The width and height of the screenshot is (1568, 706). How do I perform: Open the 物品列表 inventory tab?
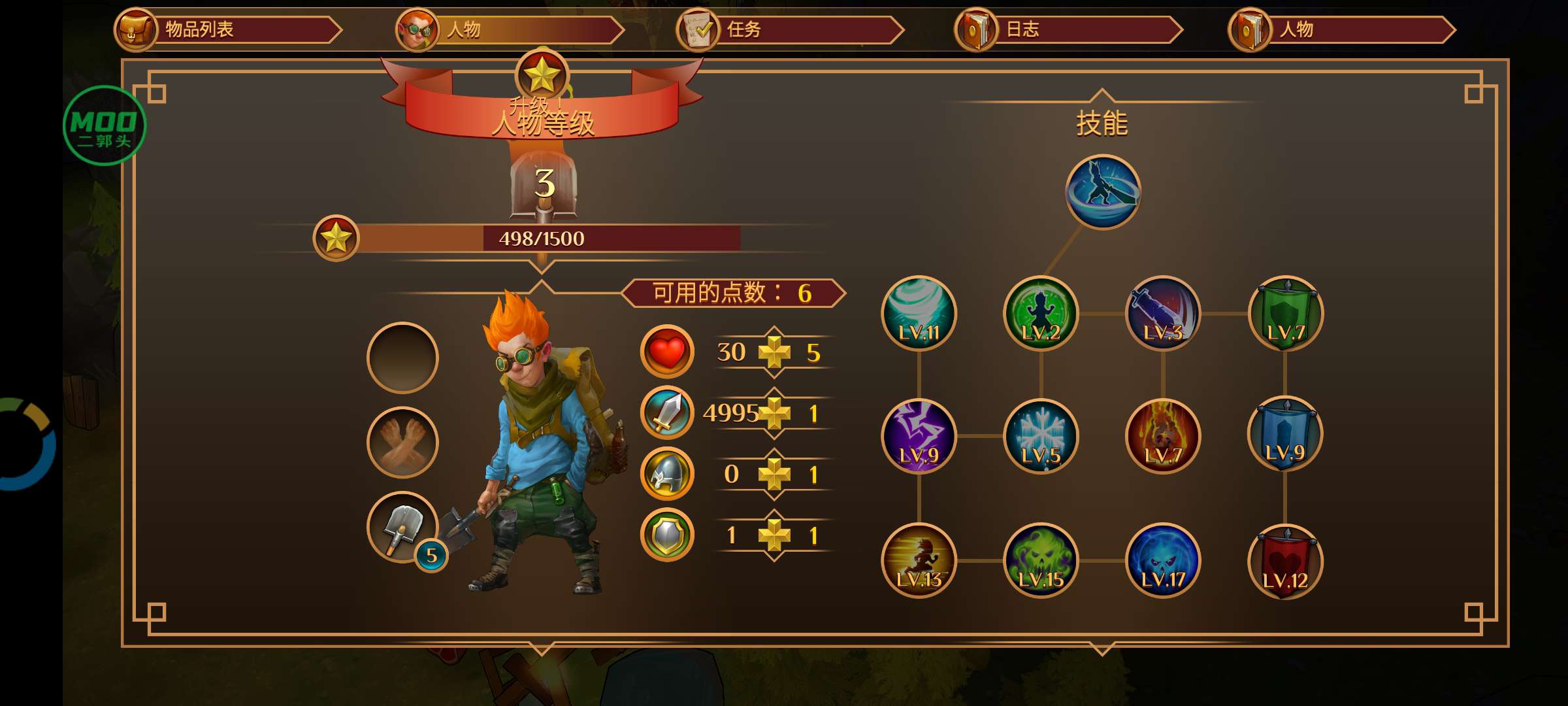(x=225, y=30)
